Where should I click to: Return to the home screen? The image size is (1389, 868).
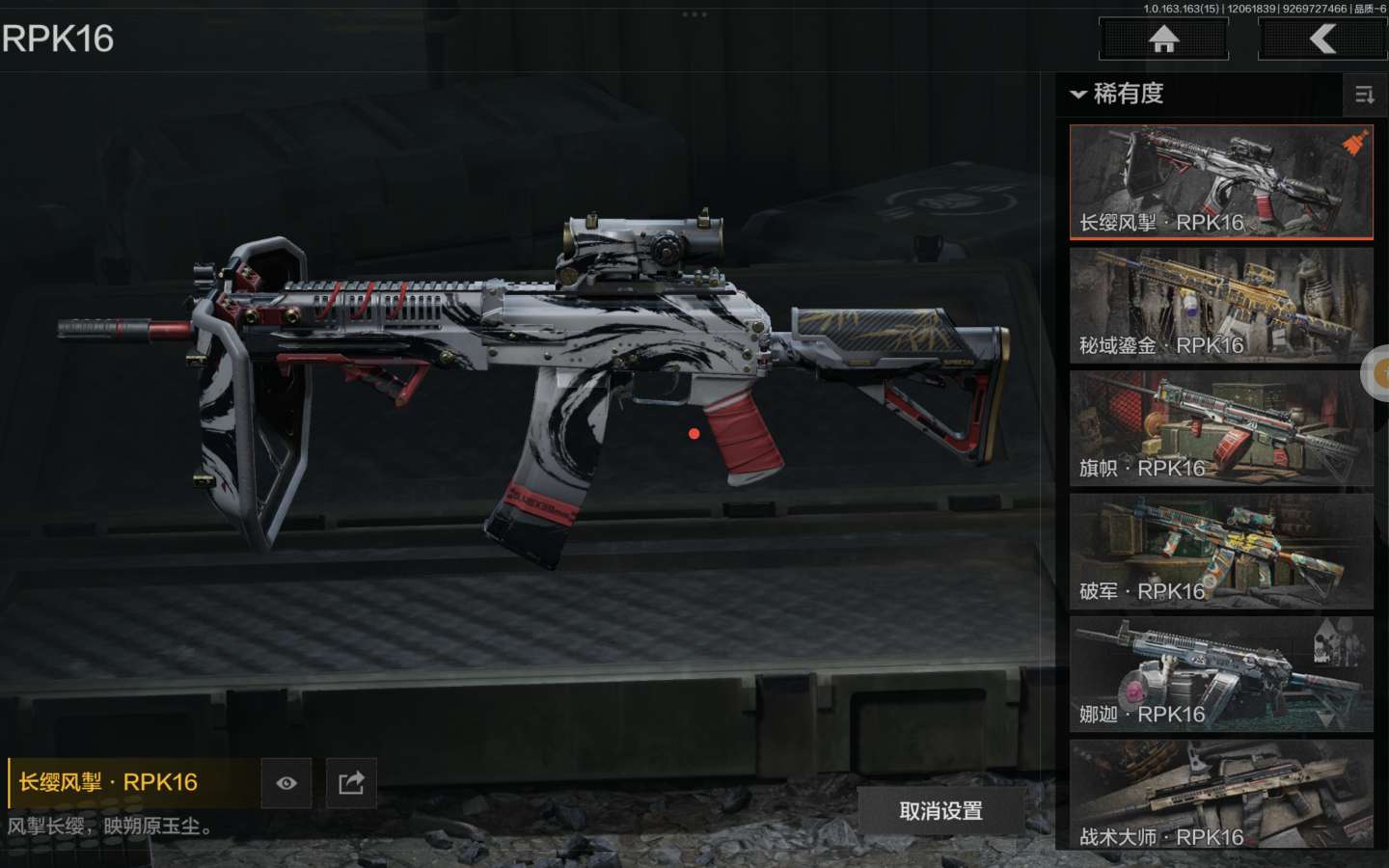(1163, 40)
